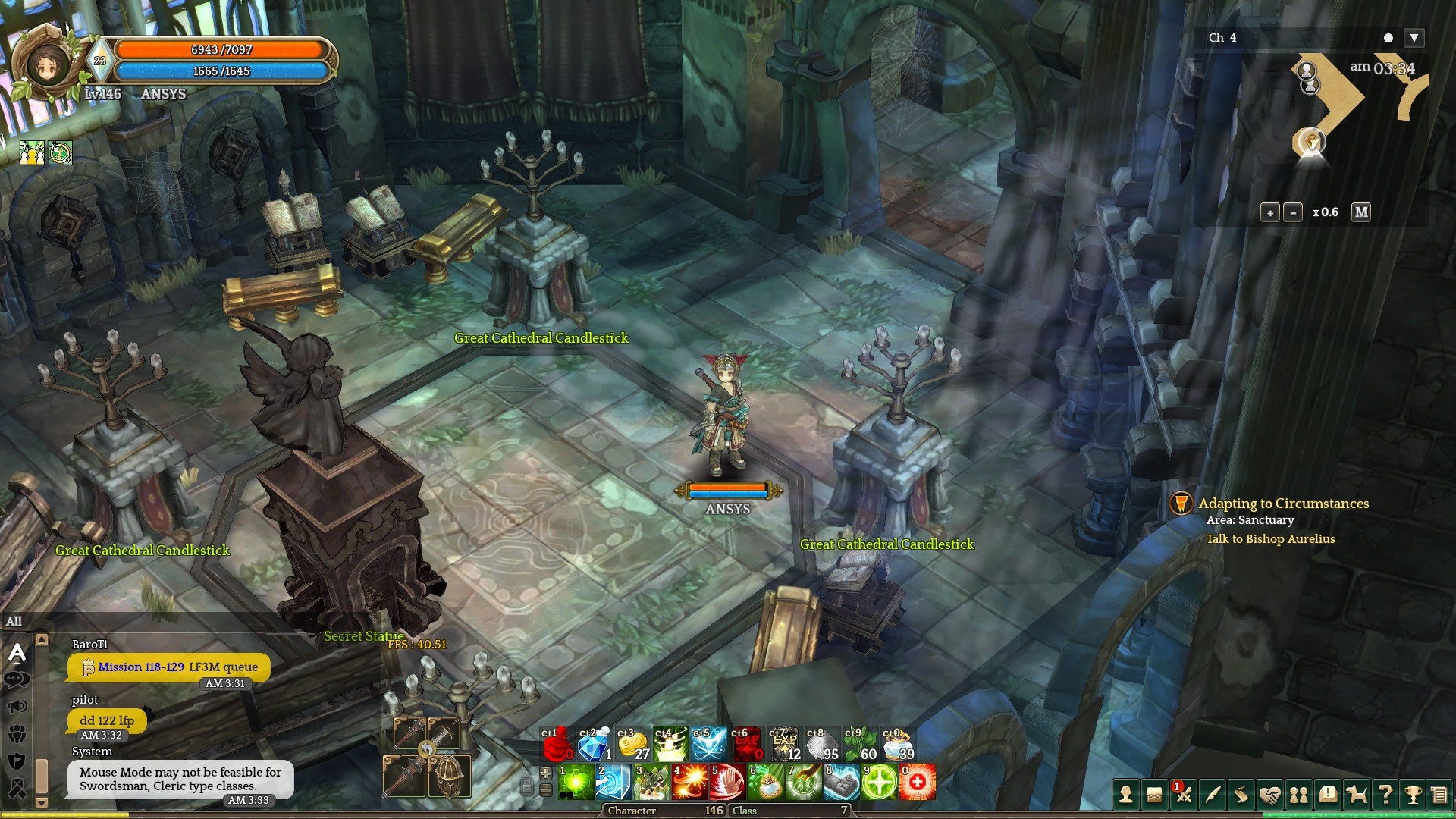Zoom in the minimap with plus button
Image resolution: width=1456 pixels, height=819 pixels.
(1270, 212)
